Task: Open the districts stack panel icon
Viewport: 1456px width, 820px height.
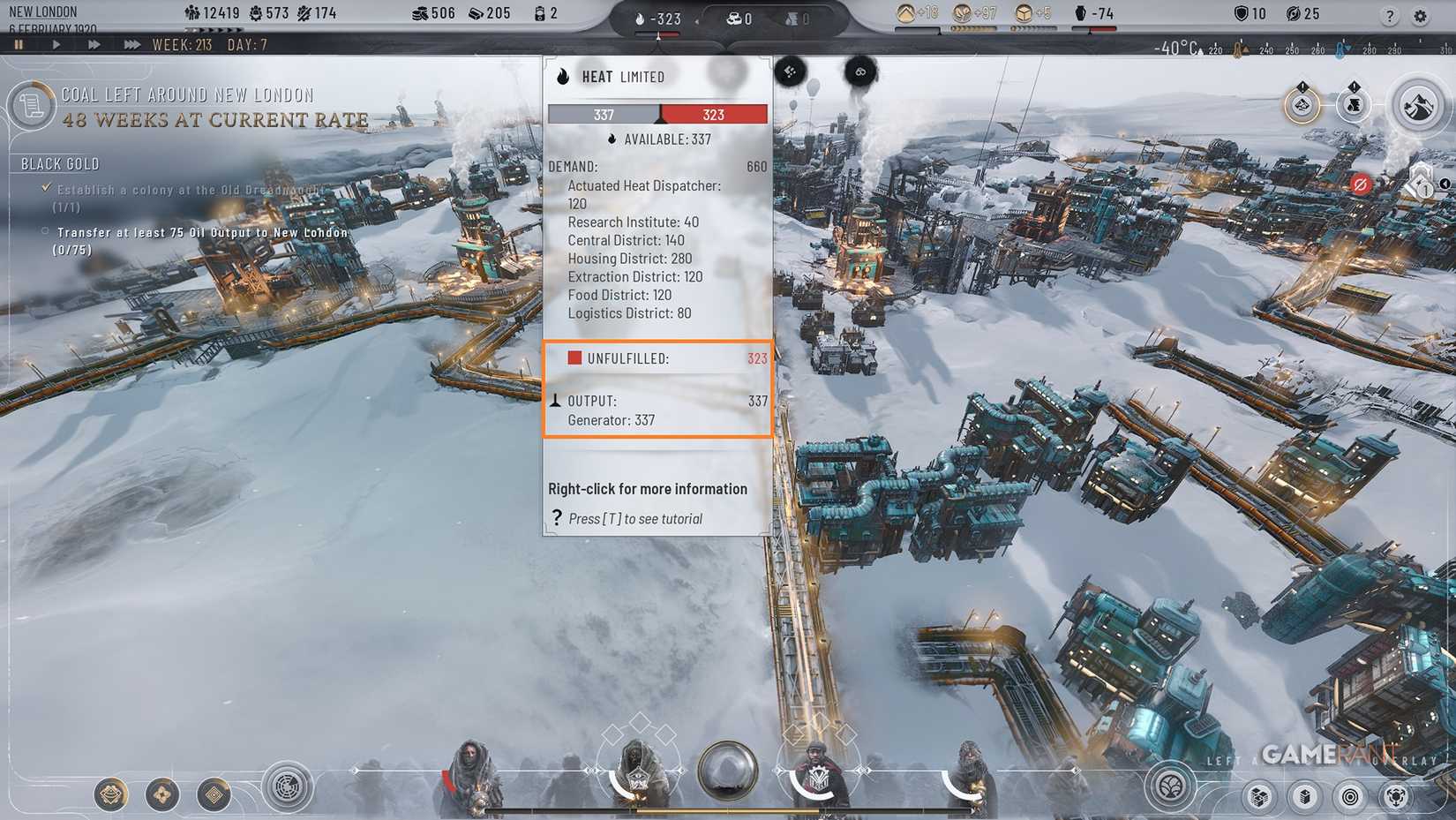Action: (1305, 797)
